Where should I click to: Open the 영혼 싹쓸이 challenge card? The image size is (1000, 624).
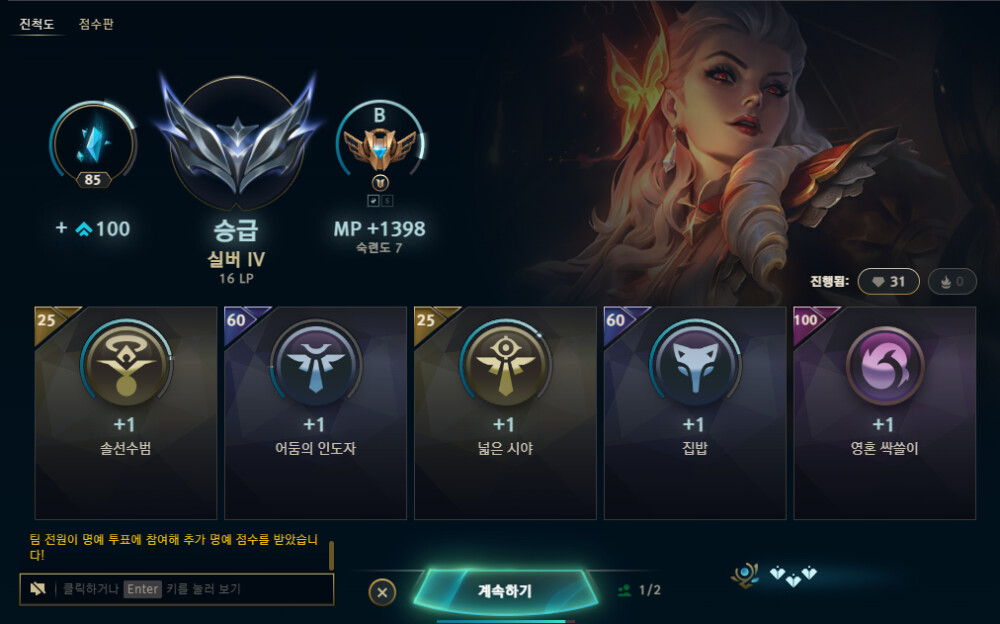[x=884, y=412]
